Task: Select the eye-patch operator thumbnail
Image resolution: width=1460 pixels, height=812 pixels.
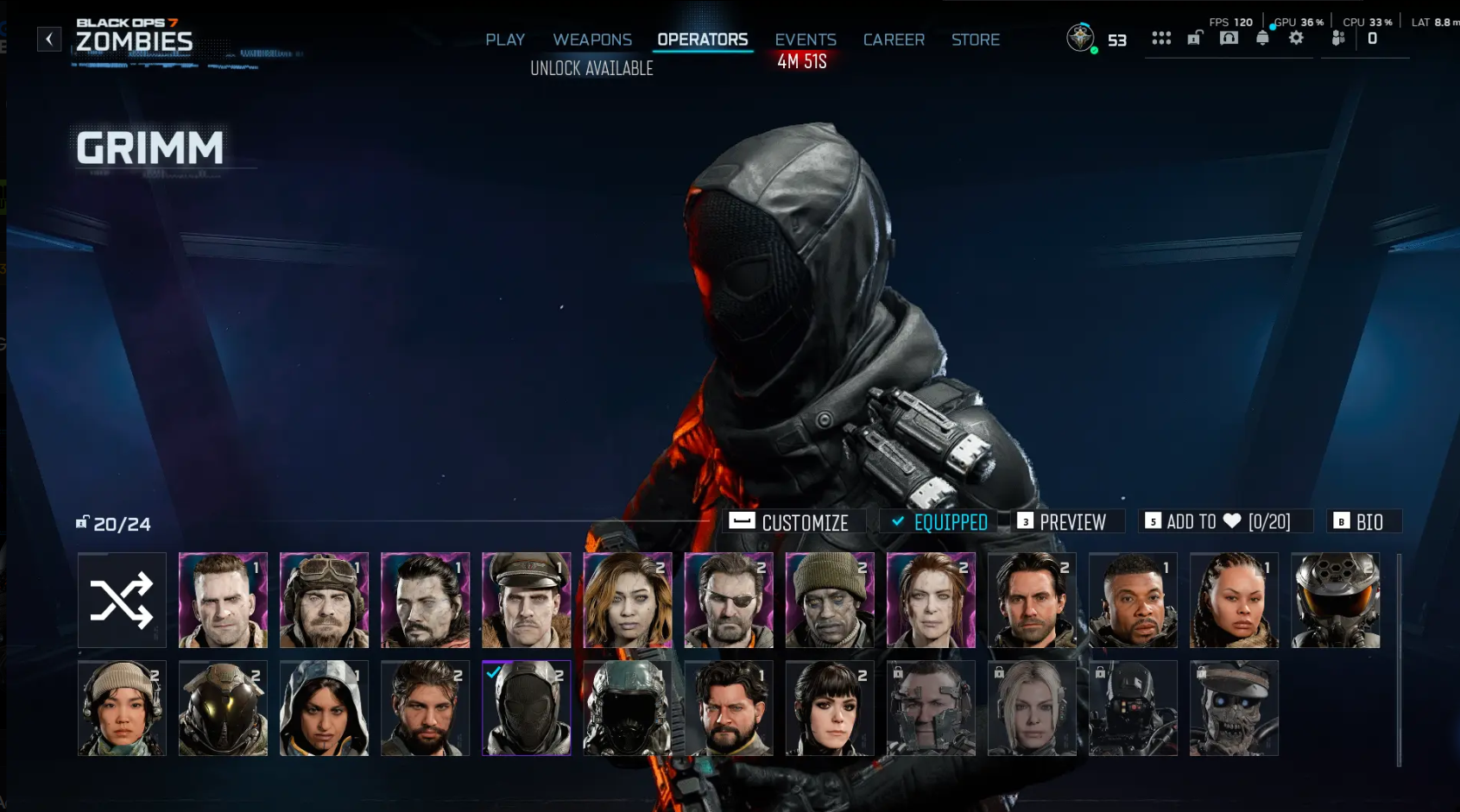Action: coord(729,599)
